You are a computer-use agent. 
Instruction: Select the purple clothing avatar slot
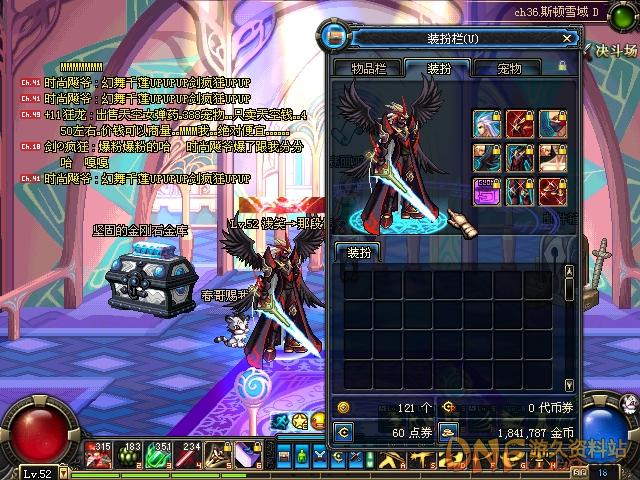tap(487, 191)
